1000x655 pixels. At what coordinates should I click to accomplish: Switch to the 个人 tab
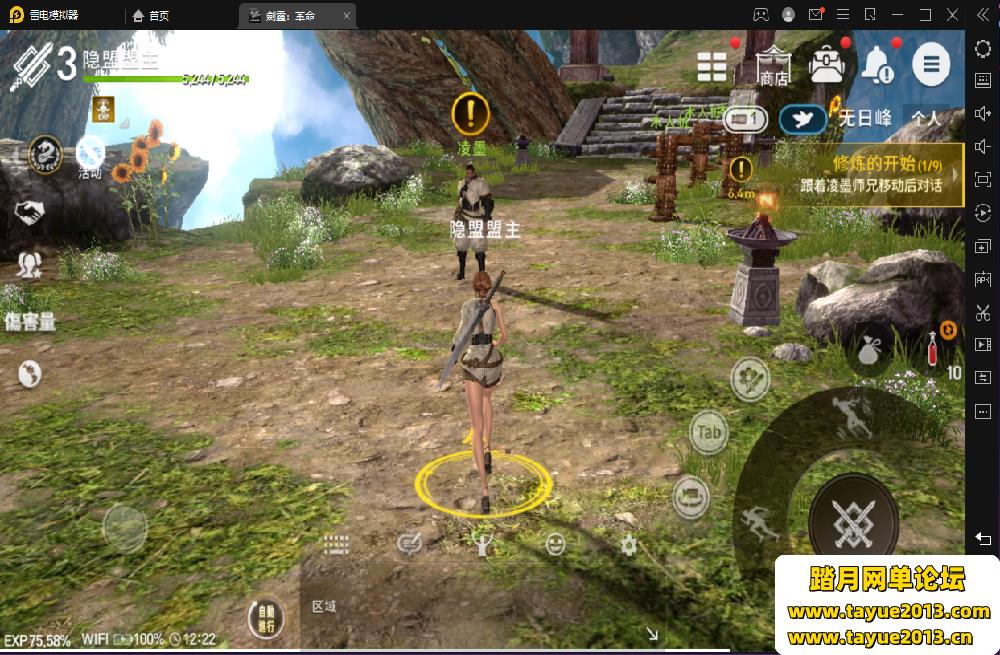point(926,118)
